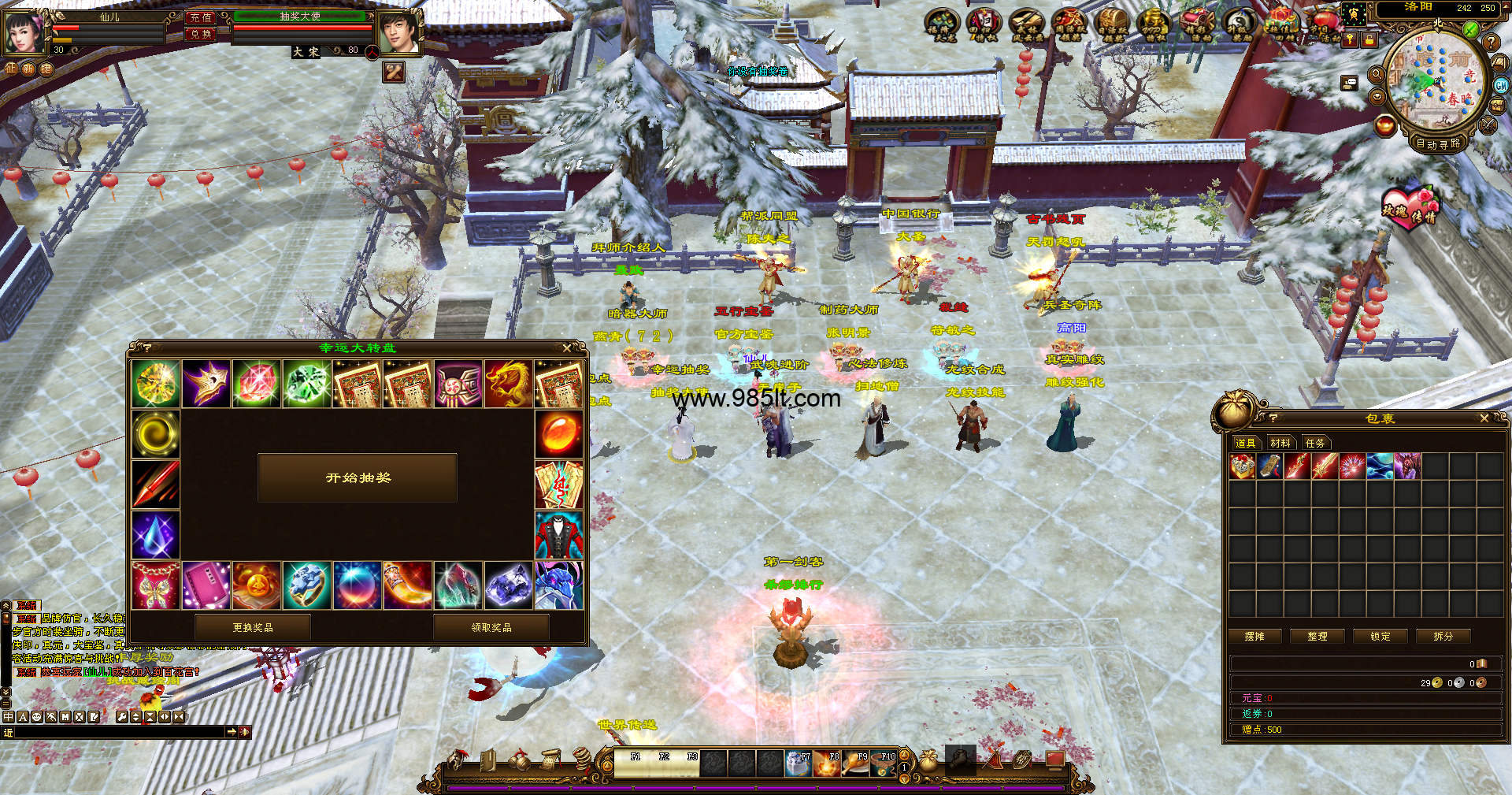Open the 日活跃领奖 treasure chest icon
The height and width of the screenshot is (795, 1512).
(x=1113, y=25)
